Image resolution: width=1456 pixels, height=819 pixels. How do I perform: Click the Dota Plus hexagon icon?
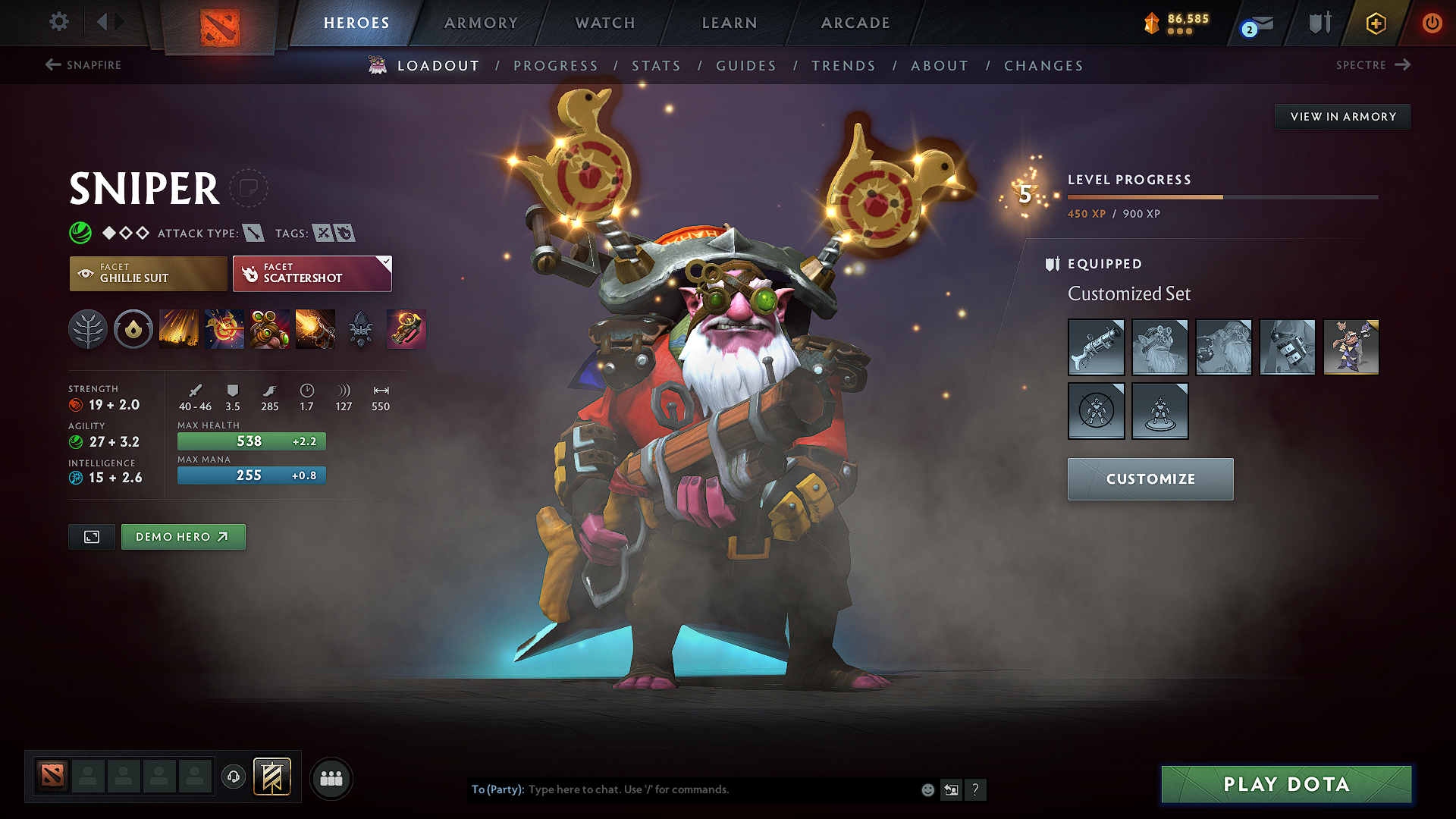coord(1375,23)
